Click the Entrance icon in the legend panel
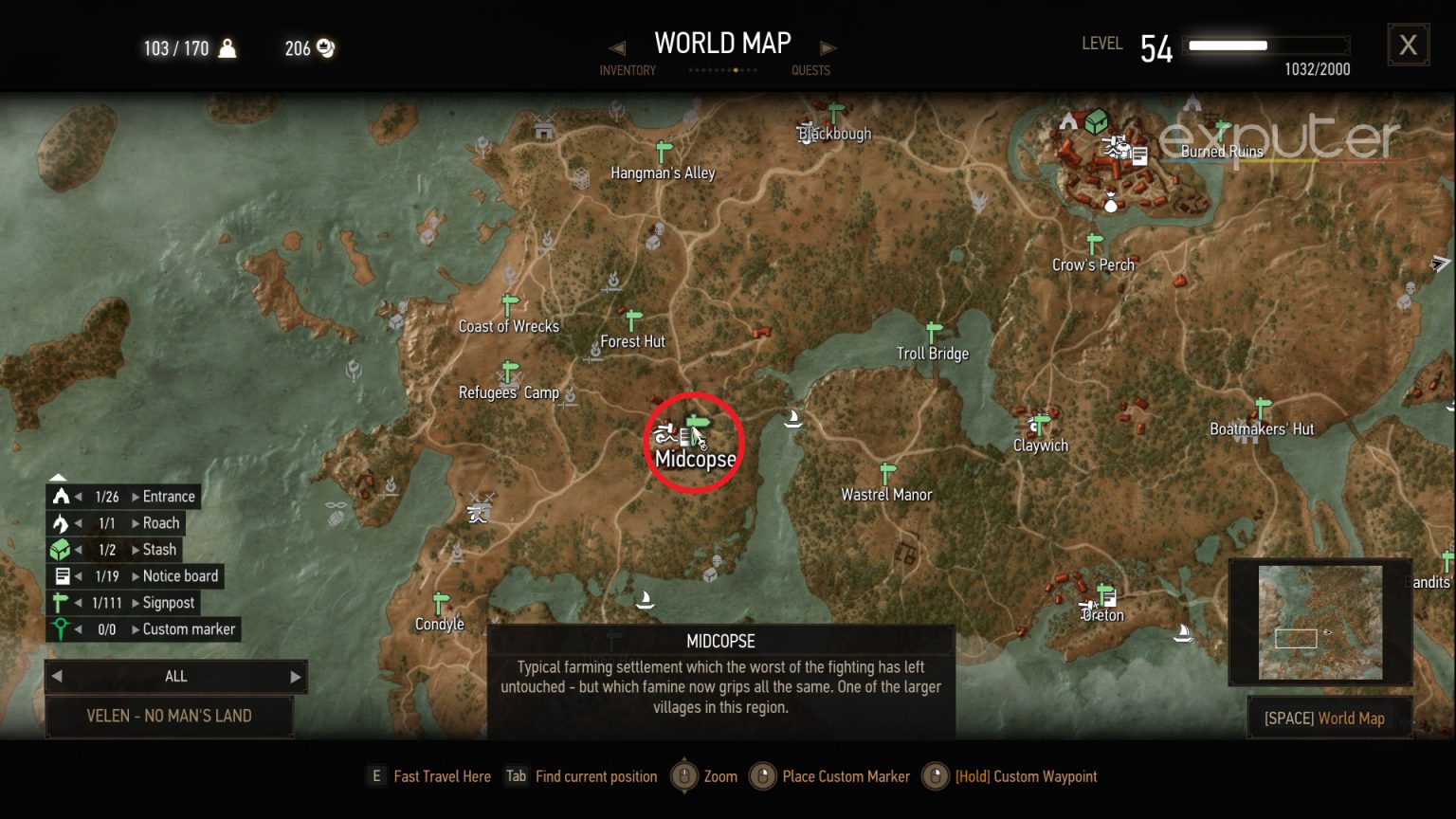This screenshot has height=819, width=1456. [x=60, y=496]
